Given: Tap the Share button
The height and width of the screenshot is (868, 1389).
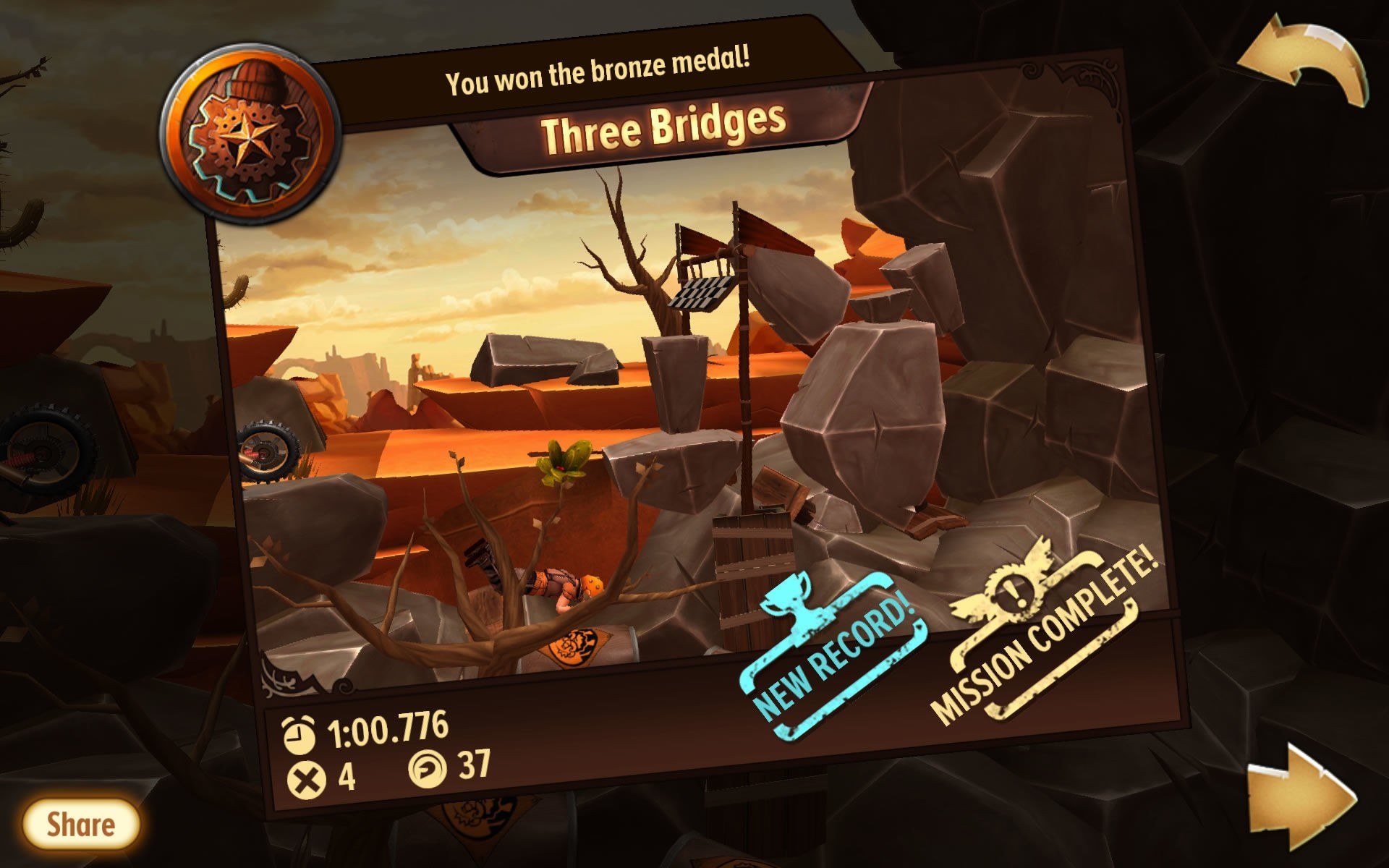Looking at the screenshot, I should click(80, 825).
